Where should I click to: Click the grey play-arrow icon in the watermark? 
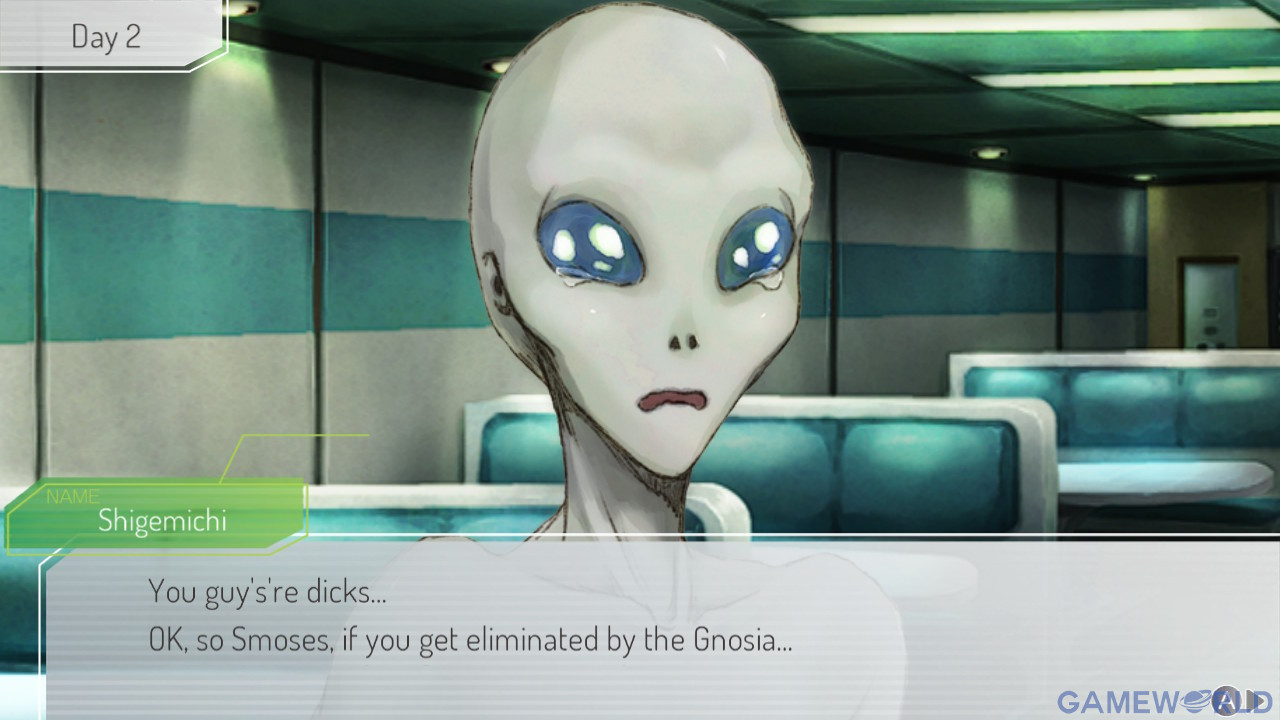click(x=1254, y=699)
